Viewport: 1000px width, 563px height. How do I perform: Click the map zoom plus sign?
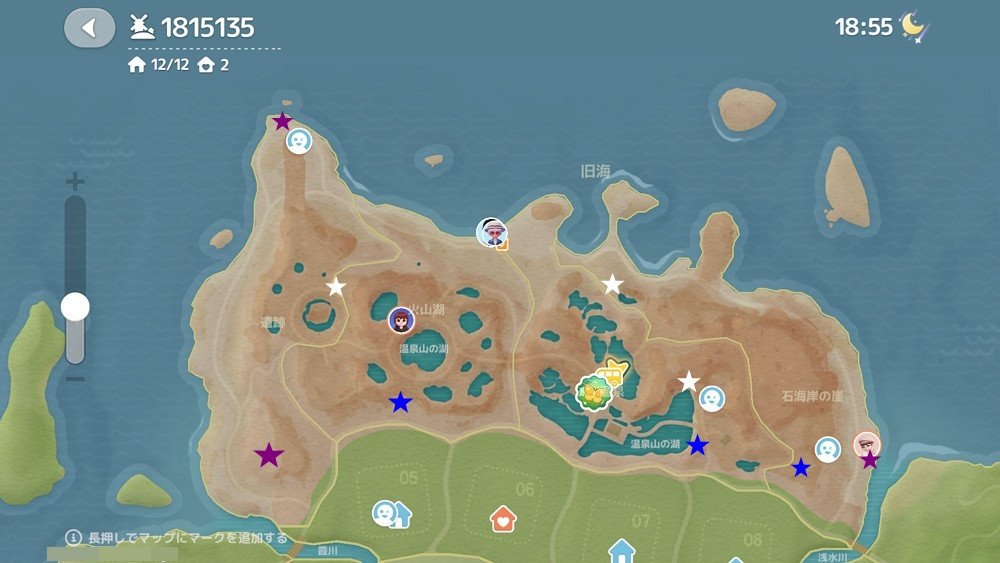(x=75, y=182)
